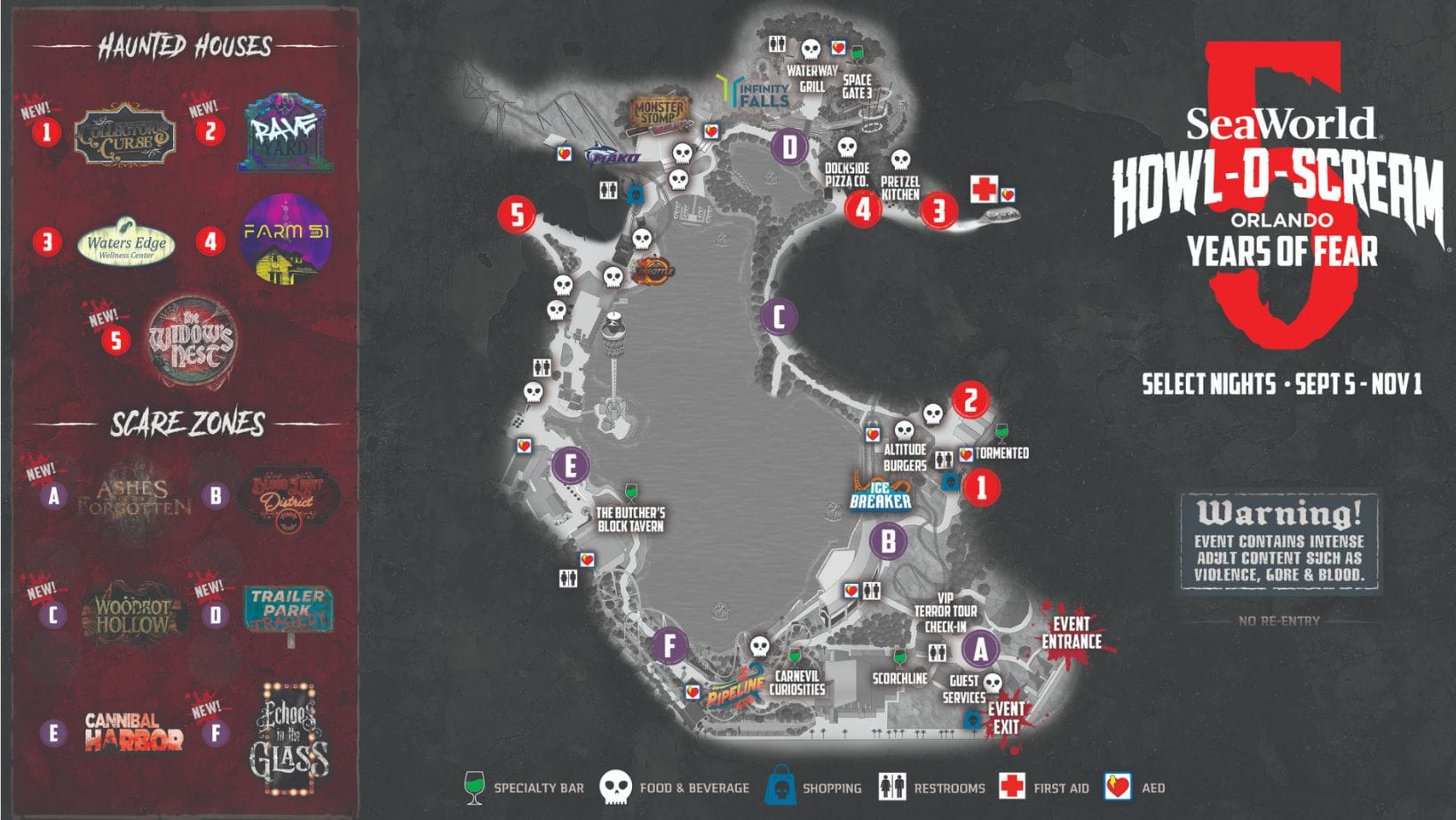1456x820 pixels.
Task: Click the Ice Breaker coaster logo
Action: (x=880, y=494)
